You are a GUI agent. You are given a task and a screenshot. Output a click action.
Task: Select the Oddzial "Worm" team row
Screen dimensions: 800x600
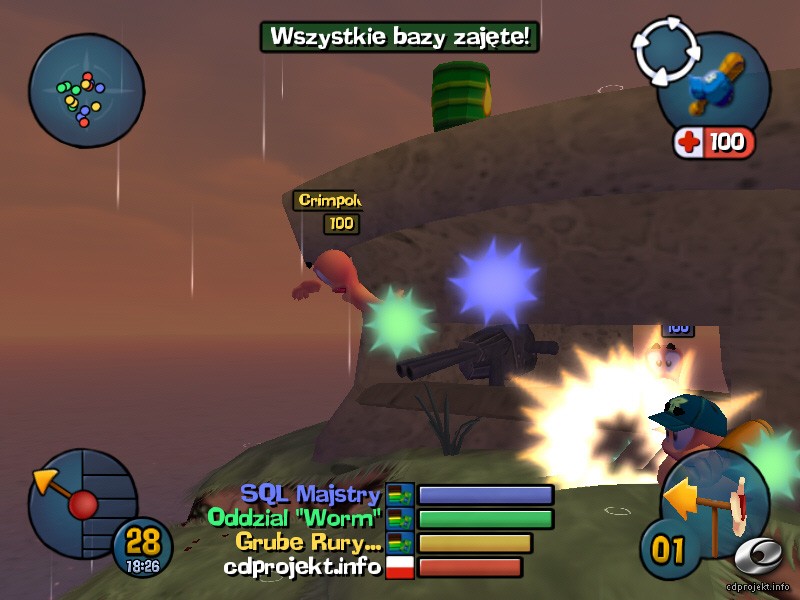click(x=381, y=519)
